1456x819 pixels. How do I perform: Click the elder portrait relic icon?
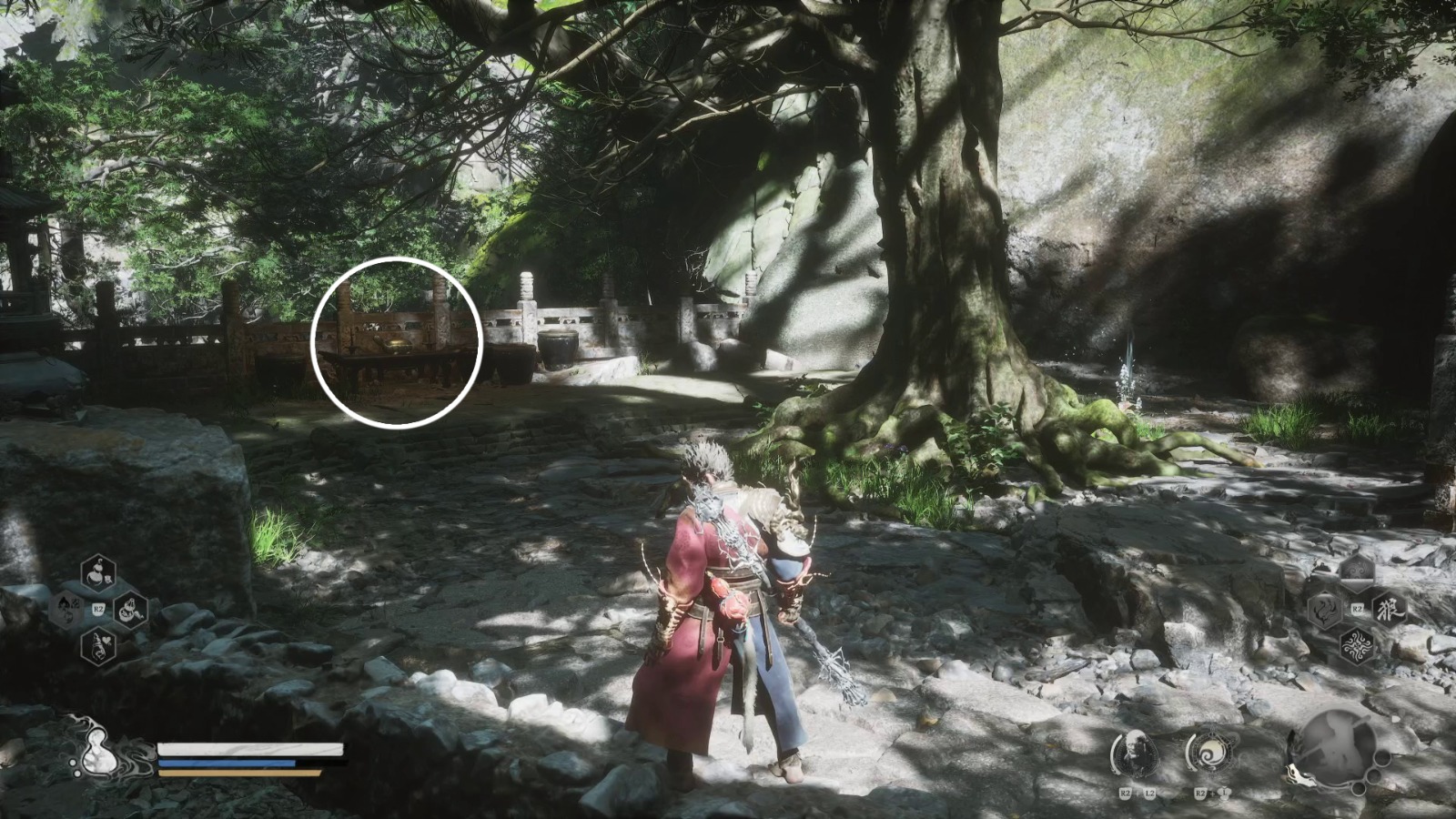[1135, 753]
